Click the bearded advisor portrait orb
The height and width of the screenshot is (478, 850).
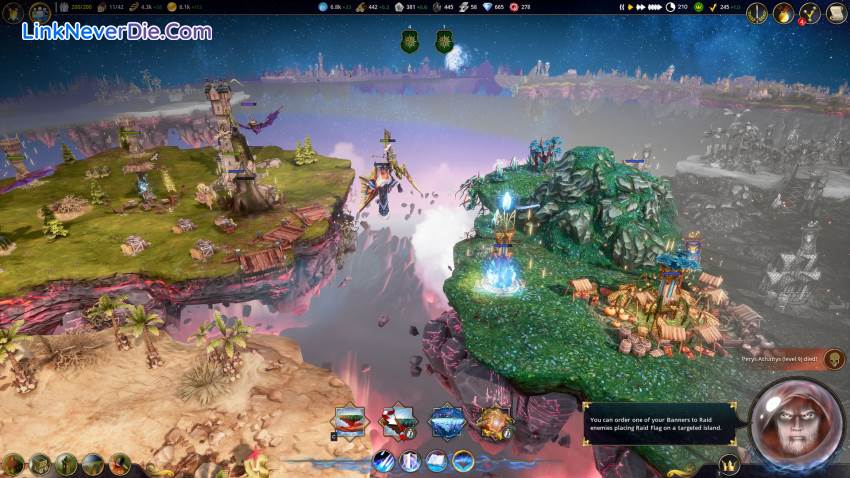click(795, 425)
